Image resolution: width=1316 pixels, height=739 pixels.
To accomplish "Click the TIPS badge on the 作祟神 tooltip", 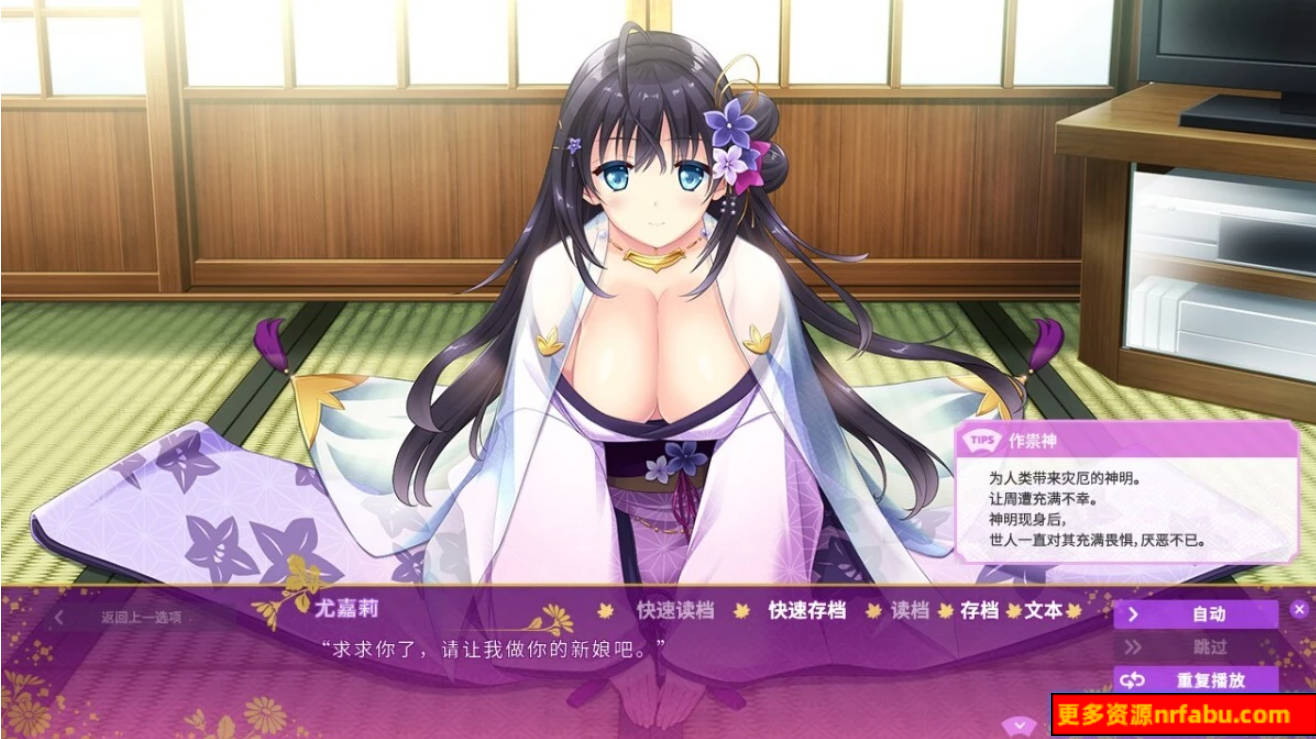I will point(981,440).
